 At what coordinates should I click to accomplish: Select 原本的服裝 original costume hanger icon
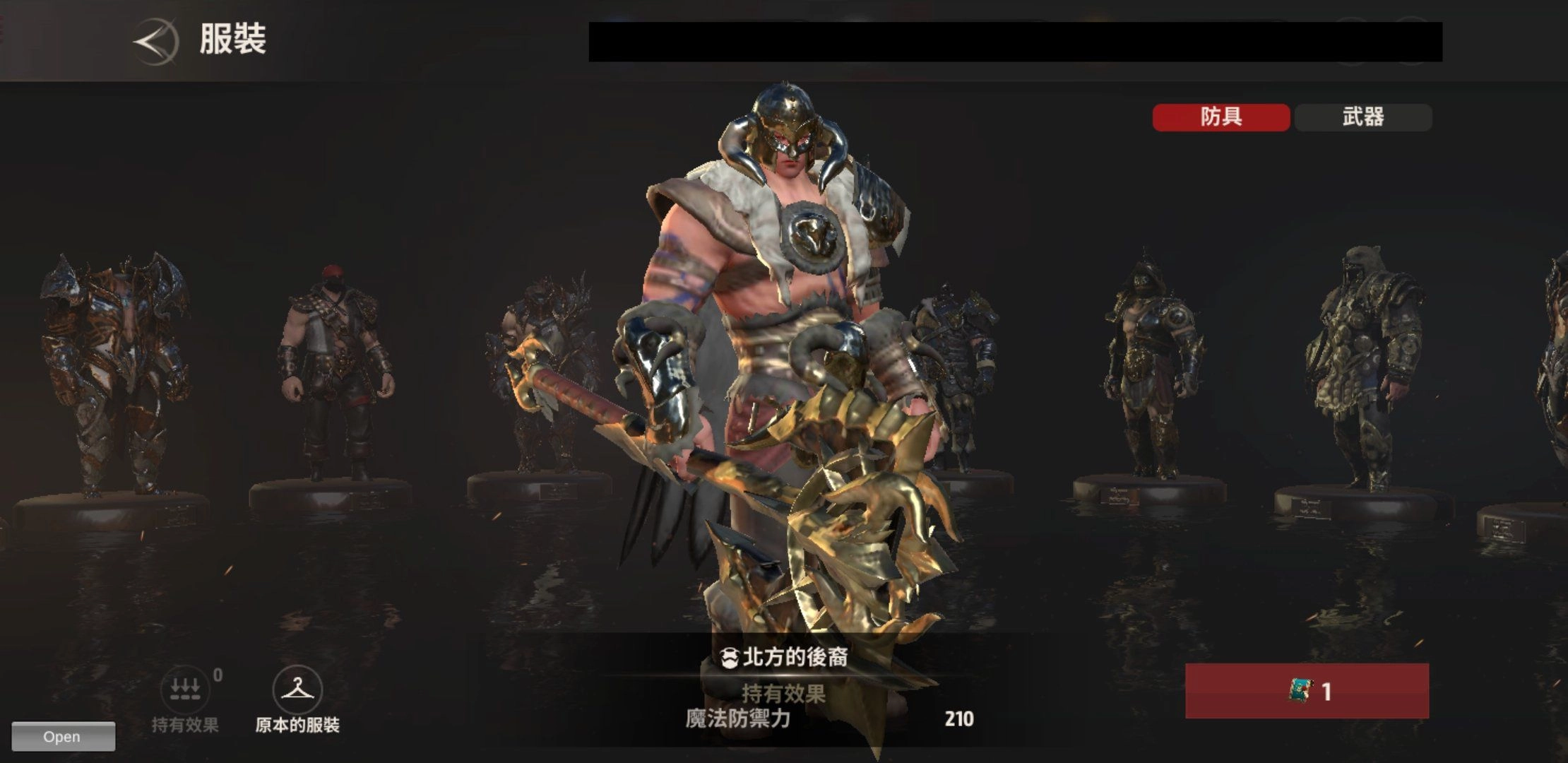(297, 690)
